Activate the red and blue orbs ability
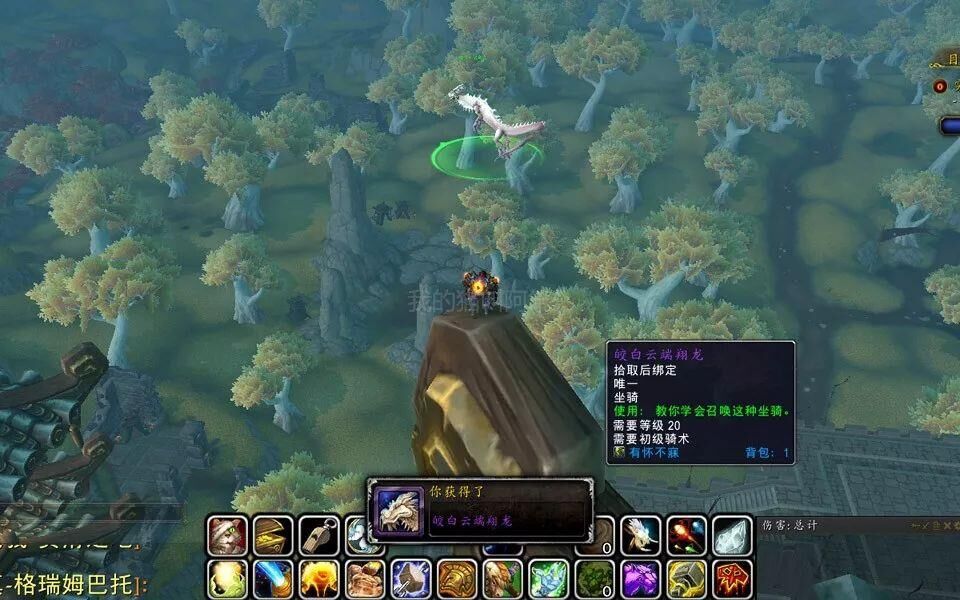 tap(686, 536)
